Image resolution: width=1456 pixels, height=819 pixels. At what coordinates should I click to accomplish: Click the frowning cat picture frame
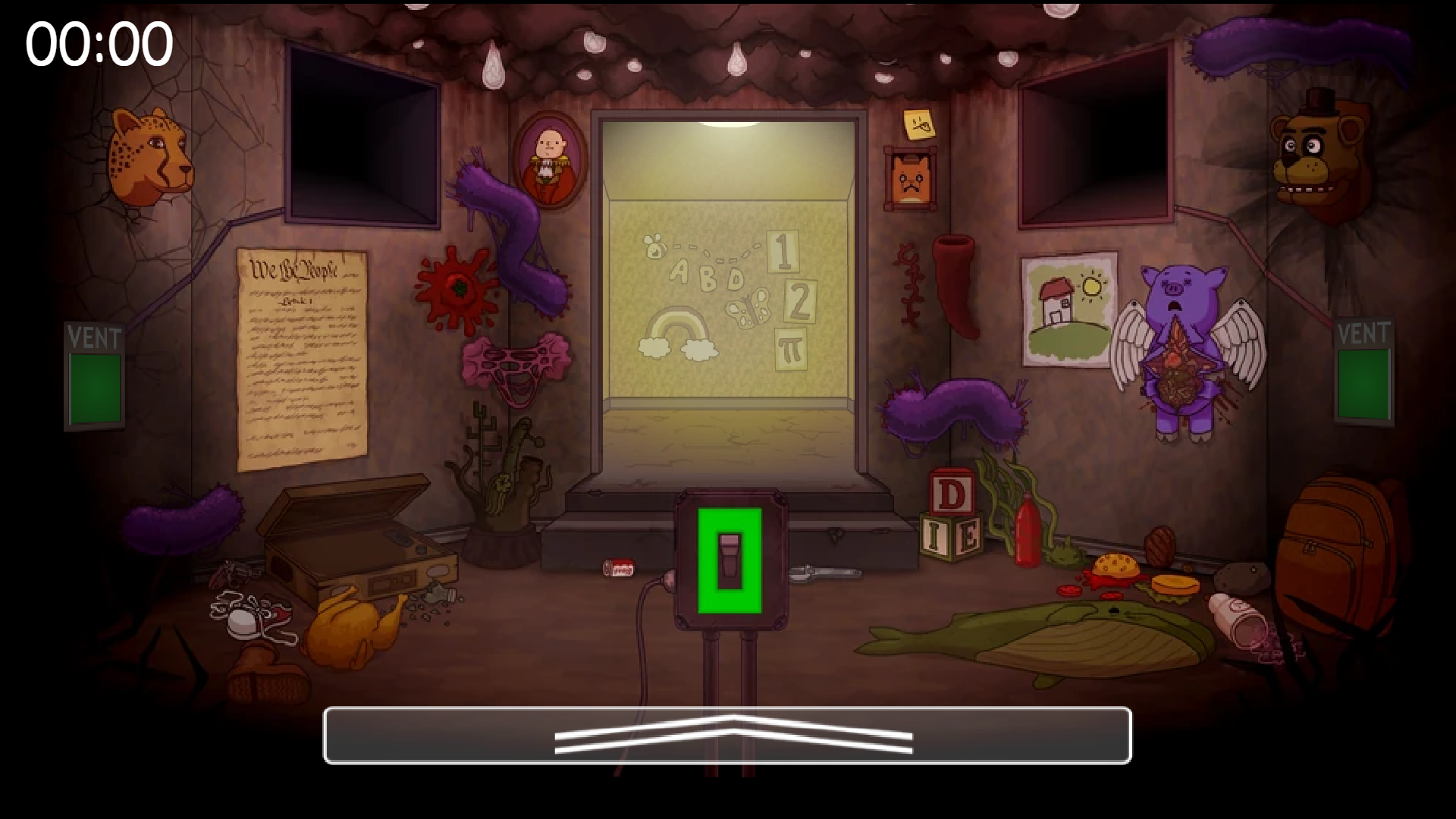[908, 180]
